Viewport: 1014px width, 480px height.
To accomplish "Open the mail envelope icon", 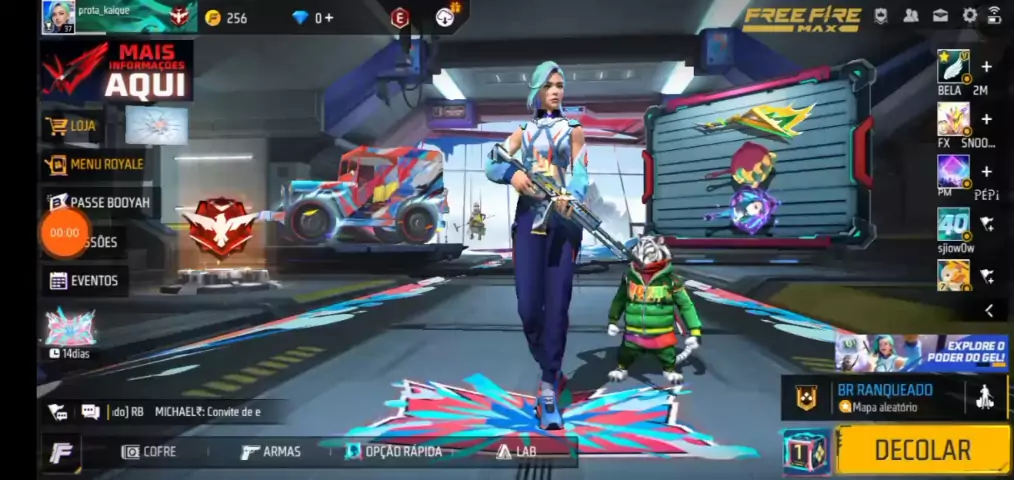I will [x=940, y=16].
